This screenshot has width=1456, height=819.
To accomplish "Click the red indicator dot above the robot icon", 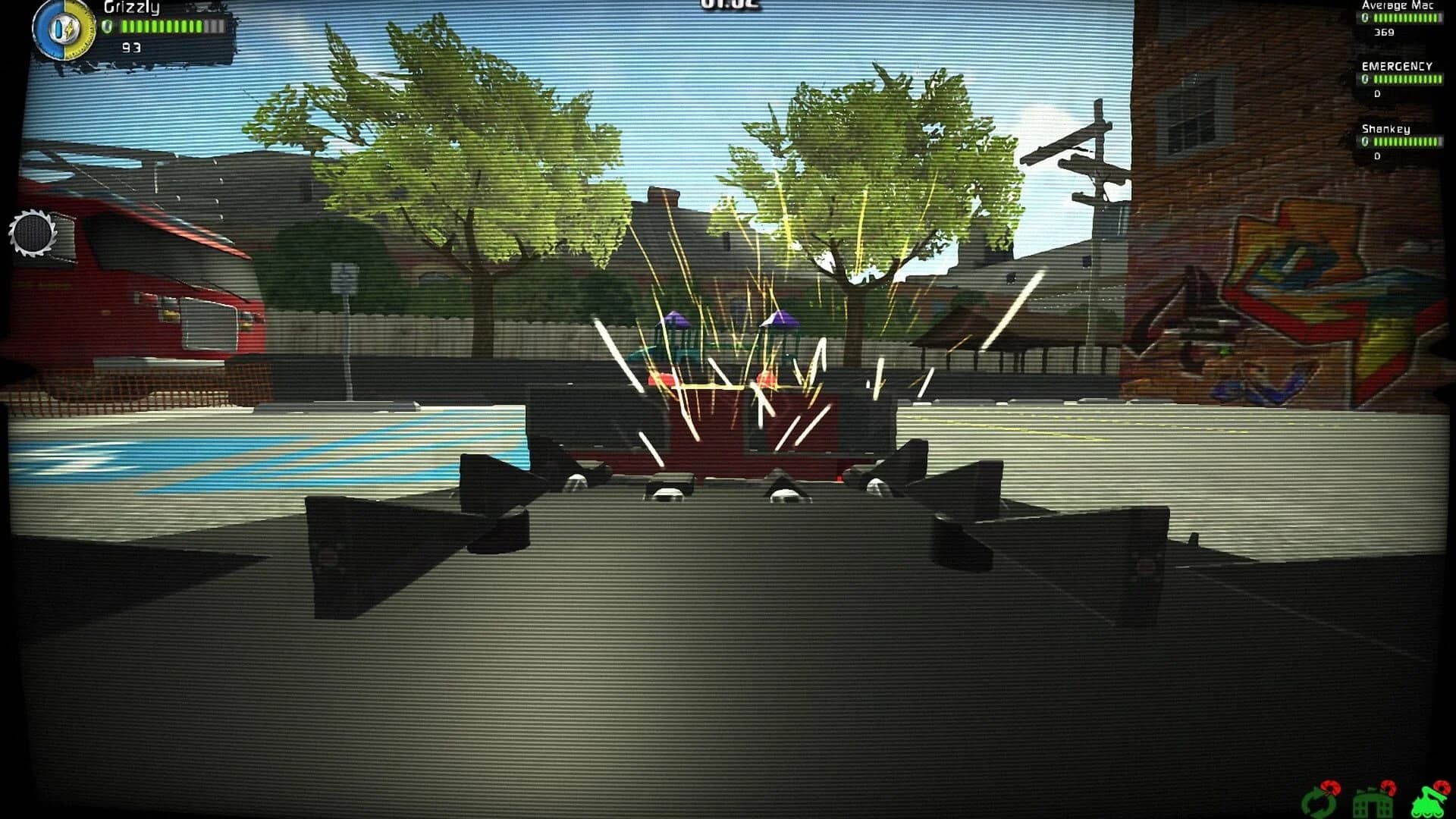I will coord(1440,788).
